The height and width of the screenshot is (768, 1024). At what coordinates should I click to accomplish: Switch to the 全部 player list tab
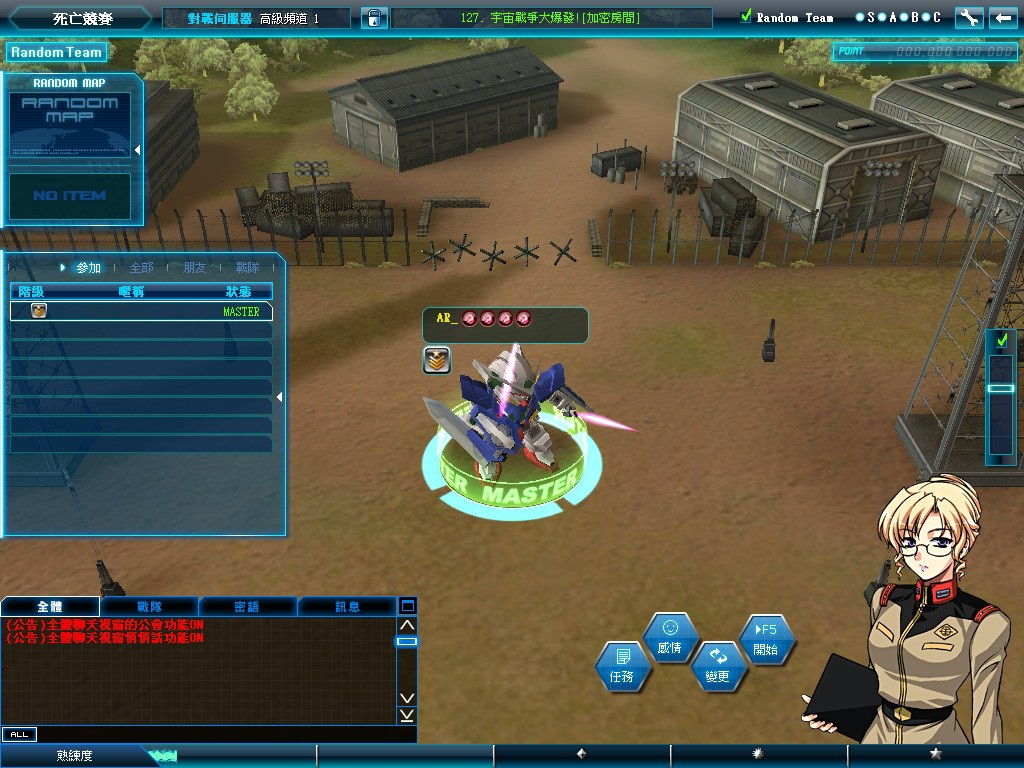point(141,268)
